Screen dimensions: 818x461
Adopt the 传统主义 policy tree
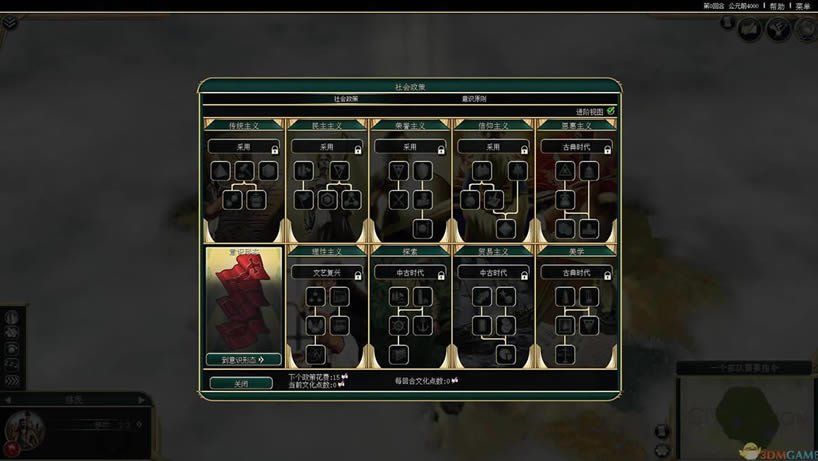point(243,146)
